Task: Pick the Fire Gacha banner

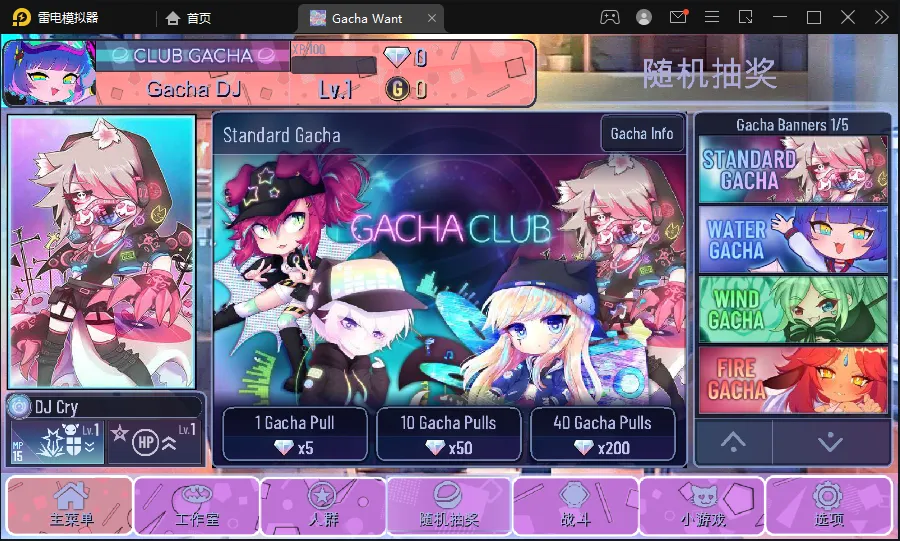Action: (793, 380)
